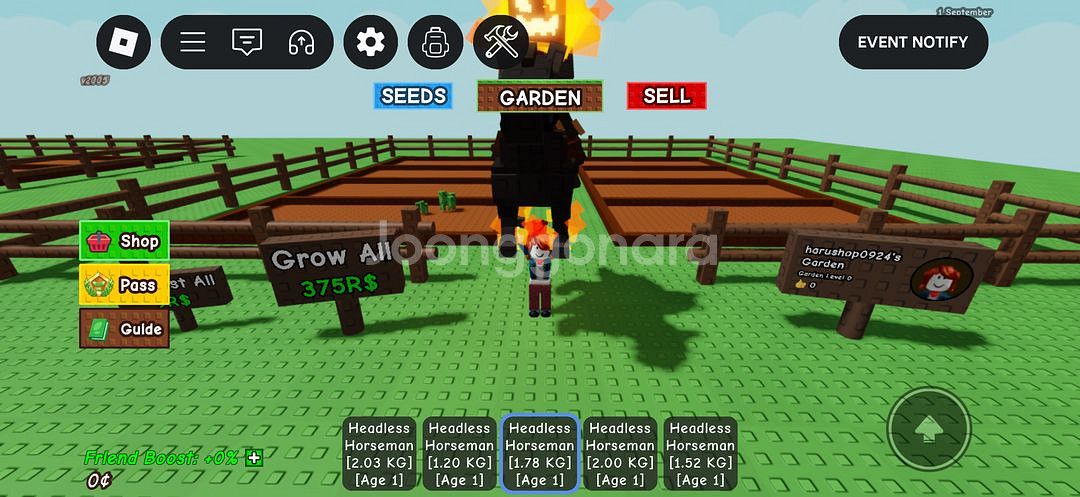The height and width of the screenshot is (497, 1080).
Task: Click the headset voice icon
Action: pos(300,42)
